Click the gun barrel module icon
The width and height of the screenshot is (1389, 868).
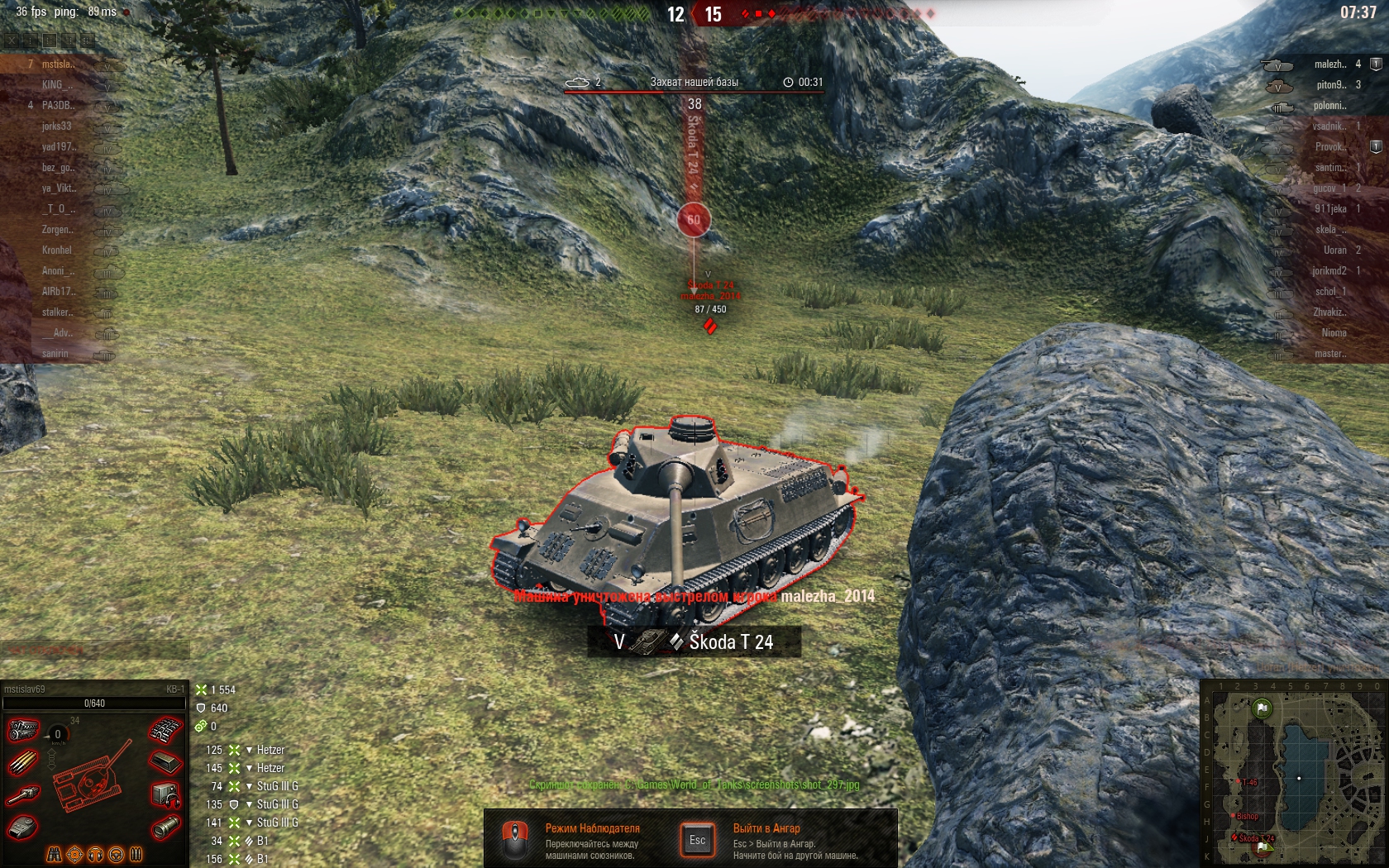[x=23, y=794]
